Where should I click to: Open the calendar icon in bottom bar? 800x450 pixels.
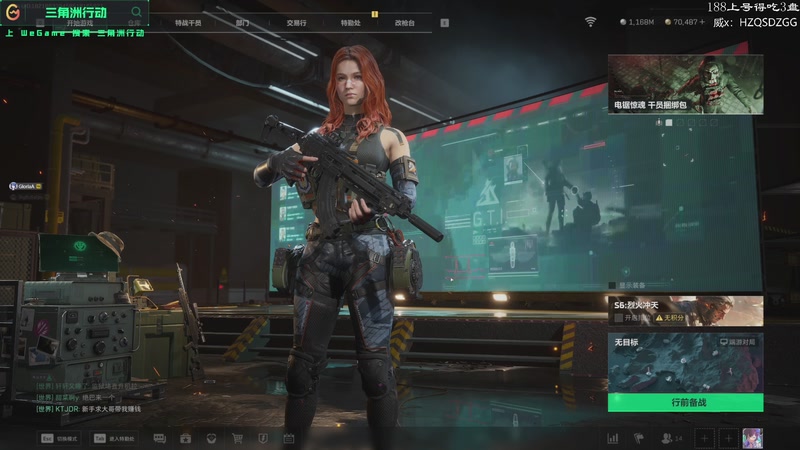(288, 438)
